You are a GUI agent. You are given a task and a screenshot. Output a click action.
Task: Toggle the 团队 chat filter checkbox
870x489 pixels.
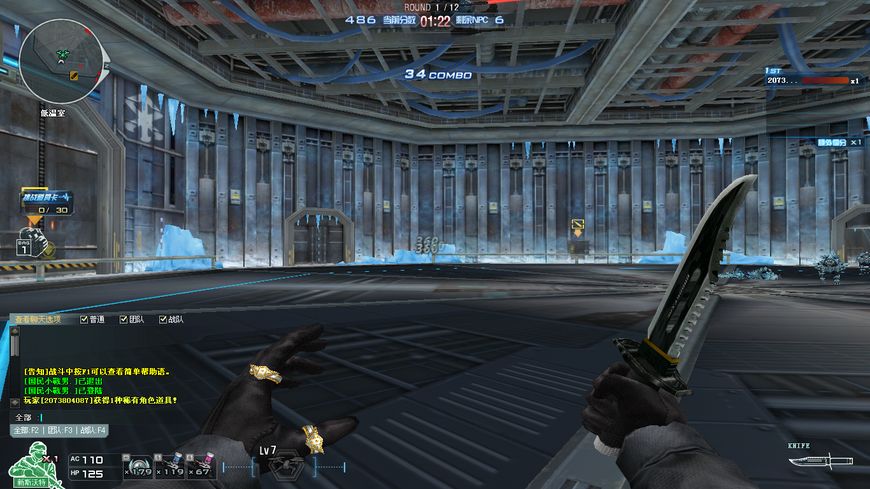point(123,320)
